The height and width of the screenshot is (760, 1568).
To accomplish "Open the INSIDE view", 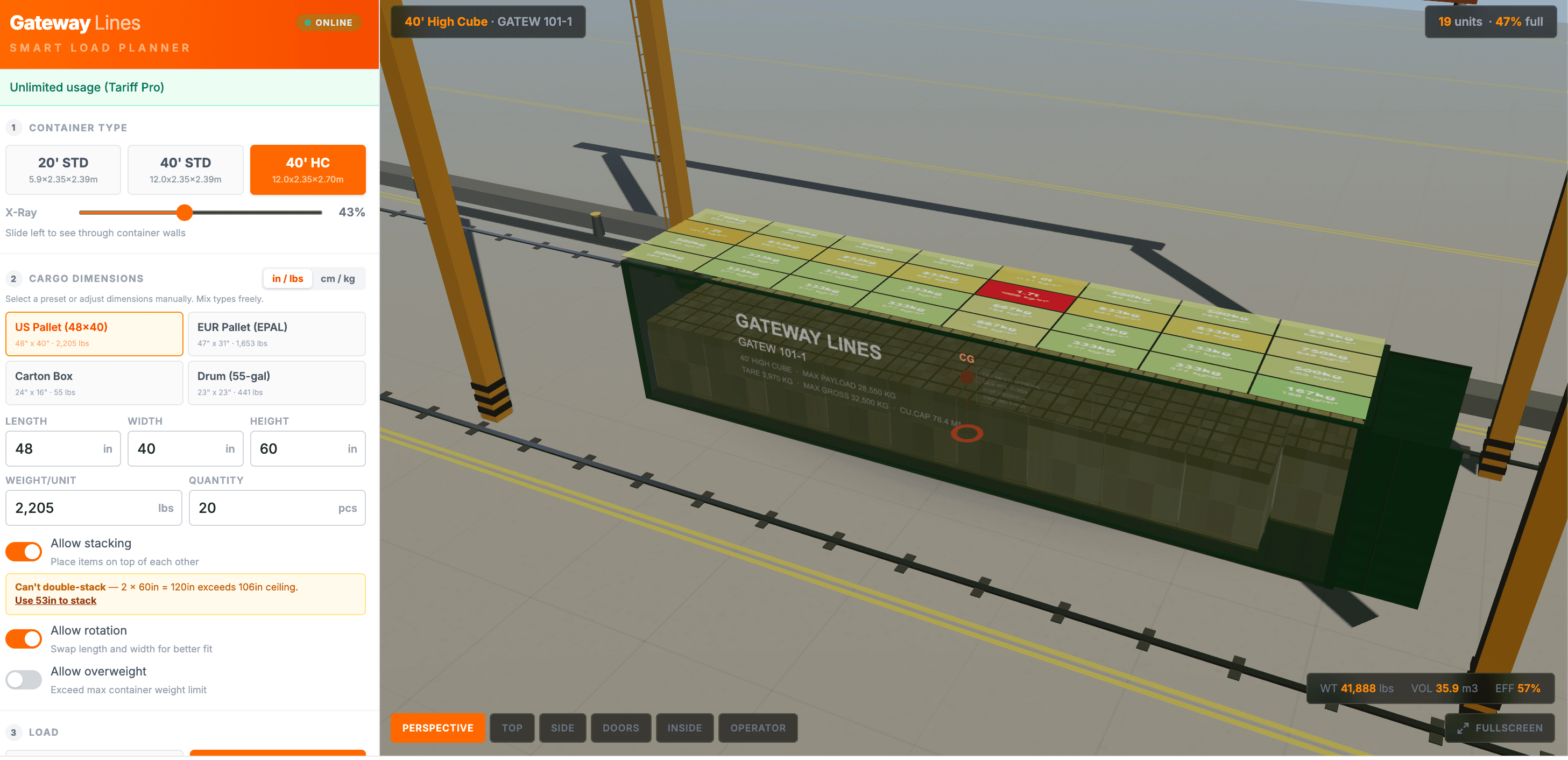I will click(x=684, y=727).
